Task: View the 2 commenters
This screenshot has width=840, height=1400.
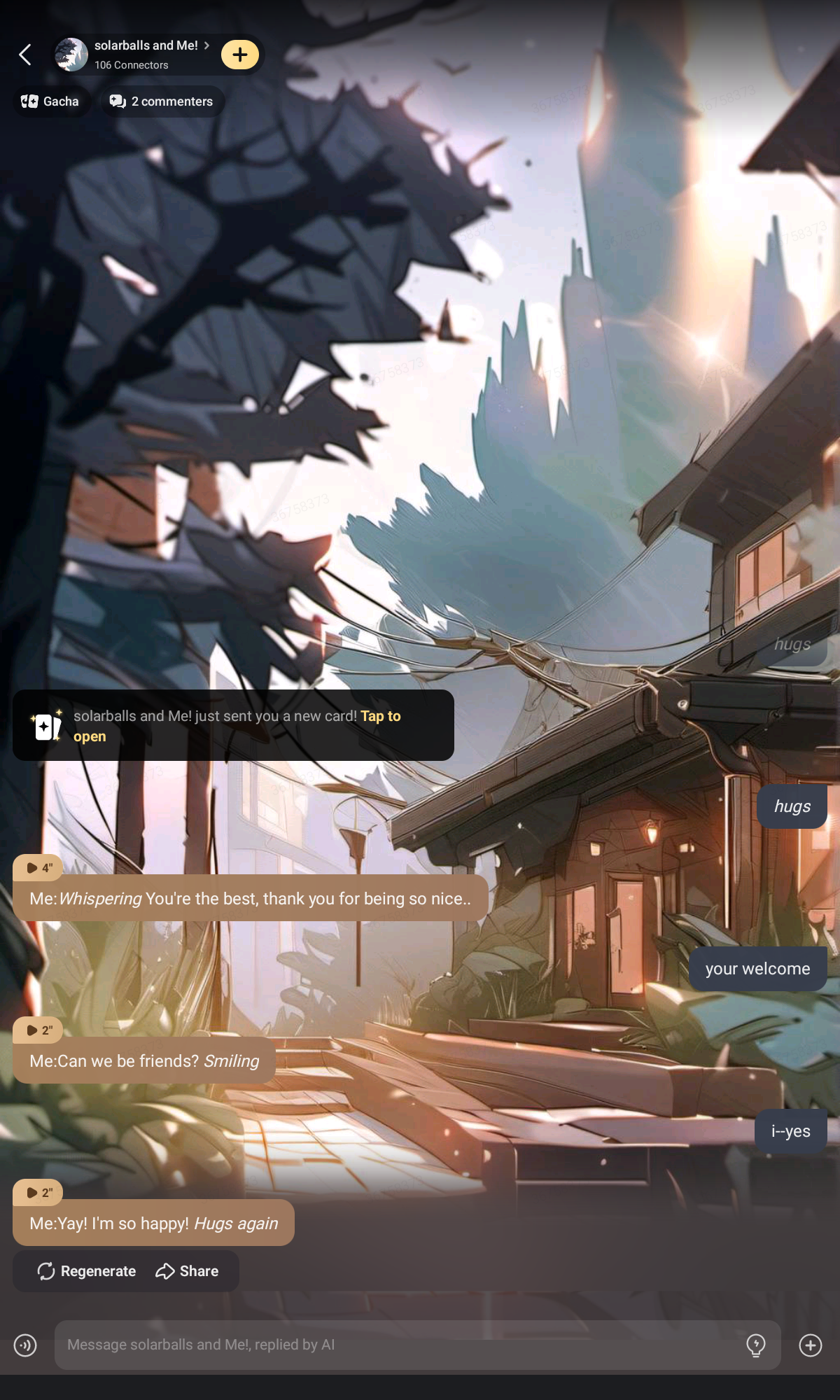Action: pos(162,101)
